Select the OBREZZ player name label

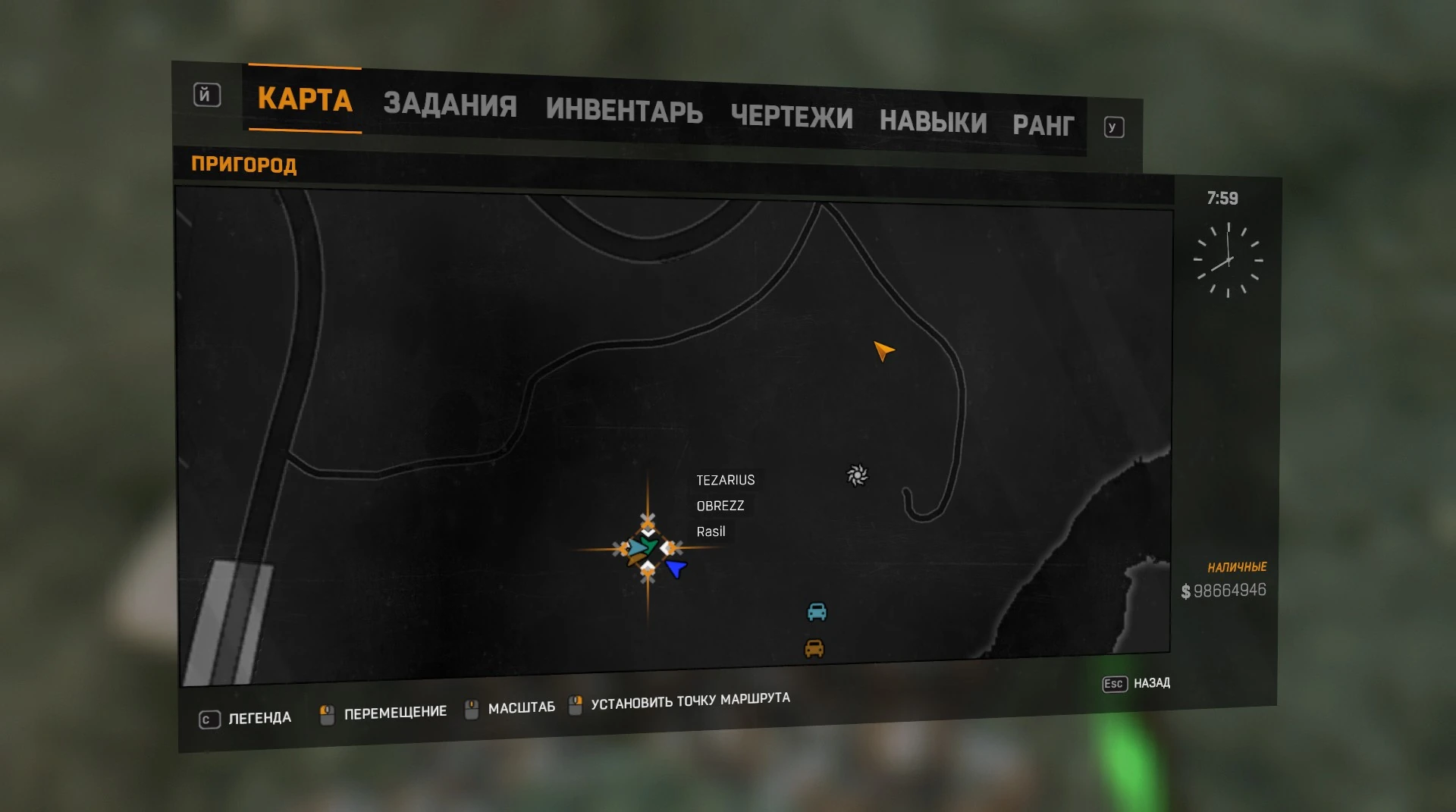point(720,506)
